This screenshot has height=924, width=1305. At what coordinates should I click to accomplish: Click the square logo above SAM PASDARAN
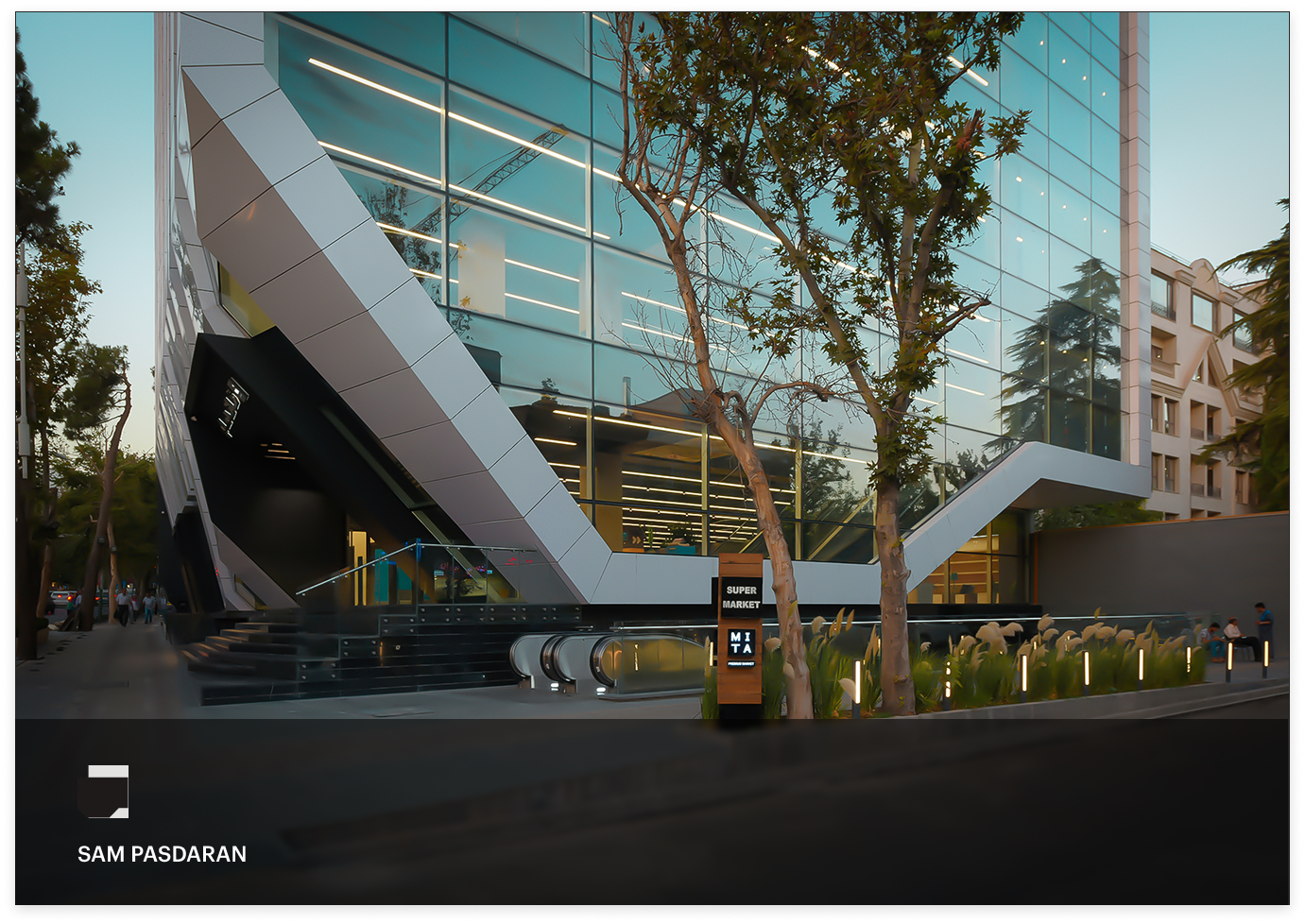(104, 791)
